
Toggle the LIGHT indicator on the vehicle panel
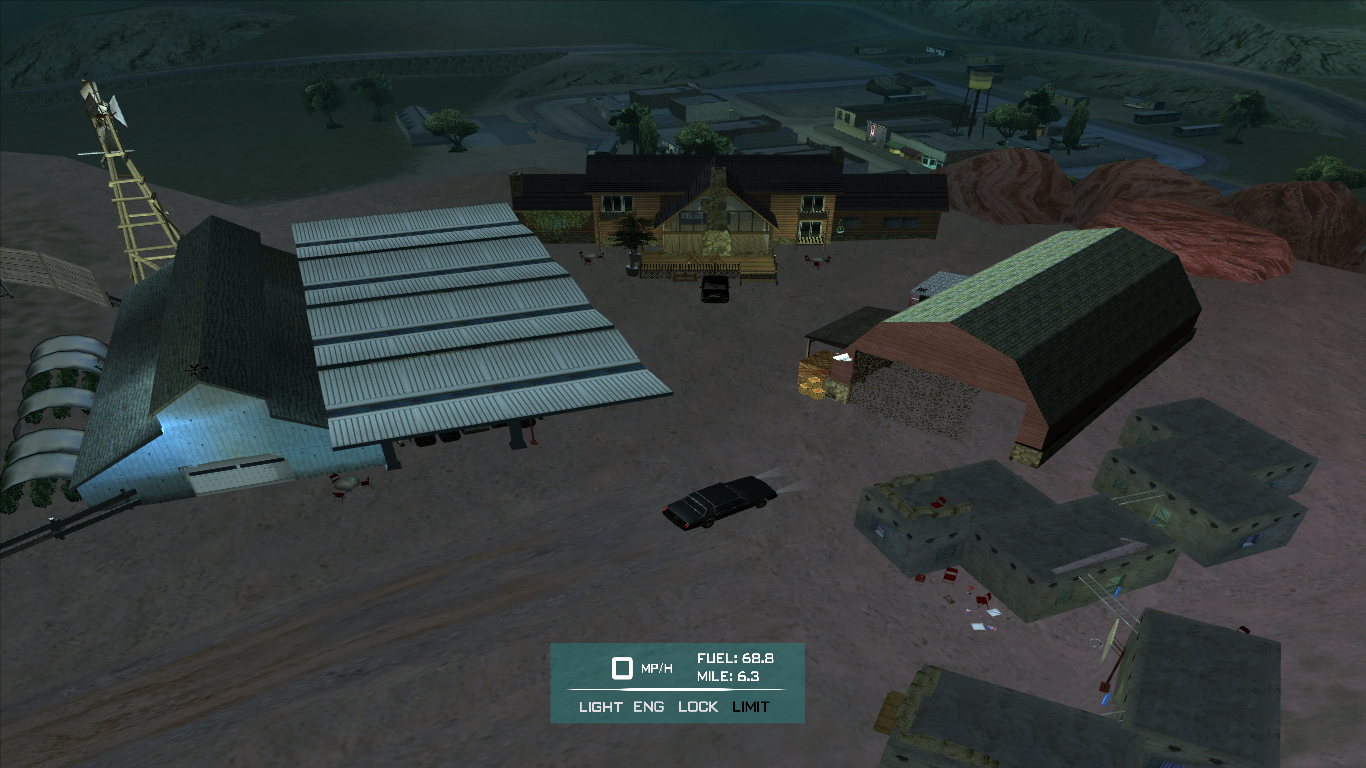click(x=600, y=707)
